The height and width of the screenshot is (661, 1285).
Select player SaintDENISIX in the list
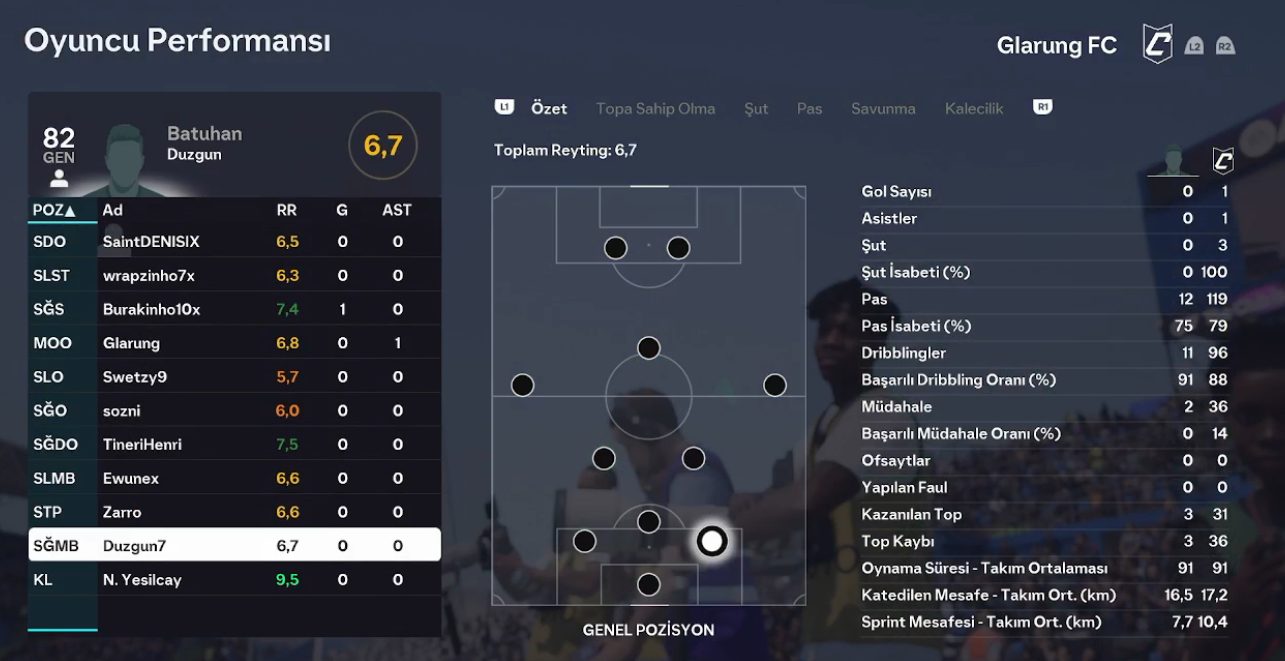coord(151,242)
